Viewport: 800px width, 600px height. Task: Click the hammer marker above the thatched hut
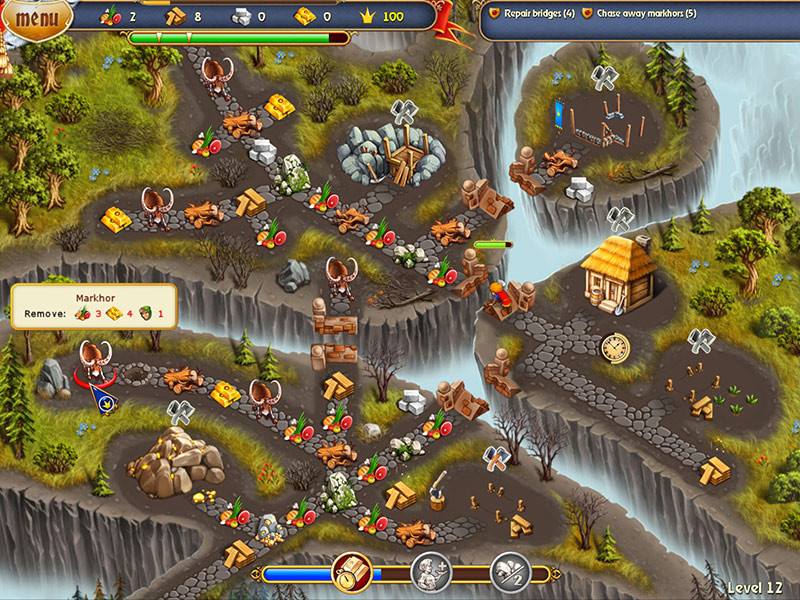620,217
